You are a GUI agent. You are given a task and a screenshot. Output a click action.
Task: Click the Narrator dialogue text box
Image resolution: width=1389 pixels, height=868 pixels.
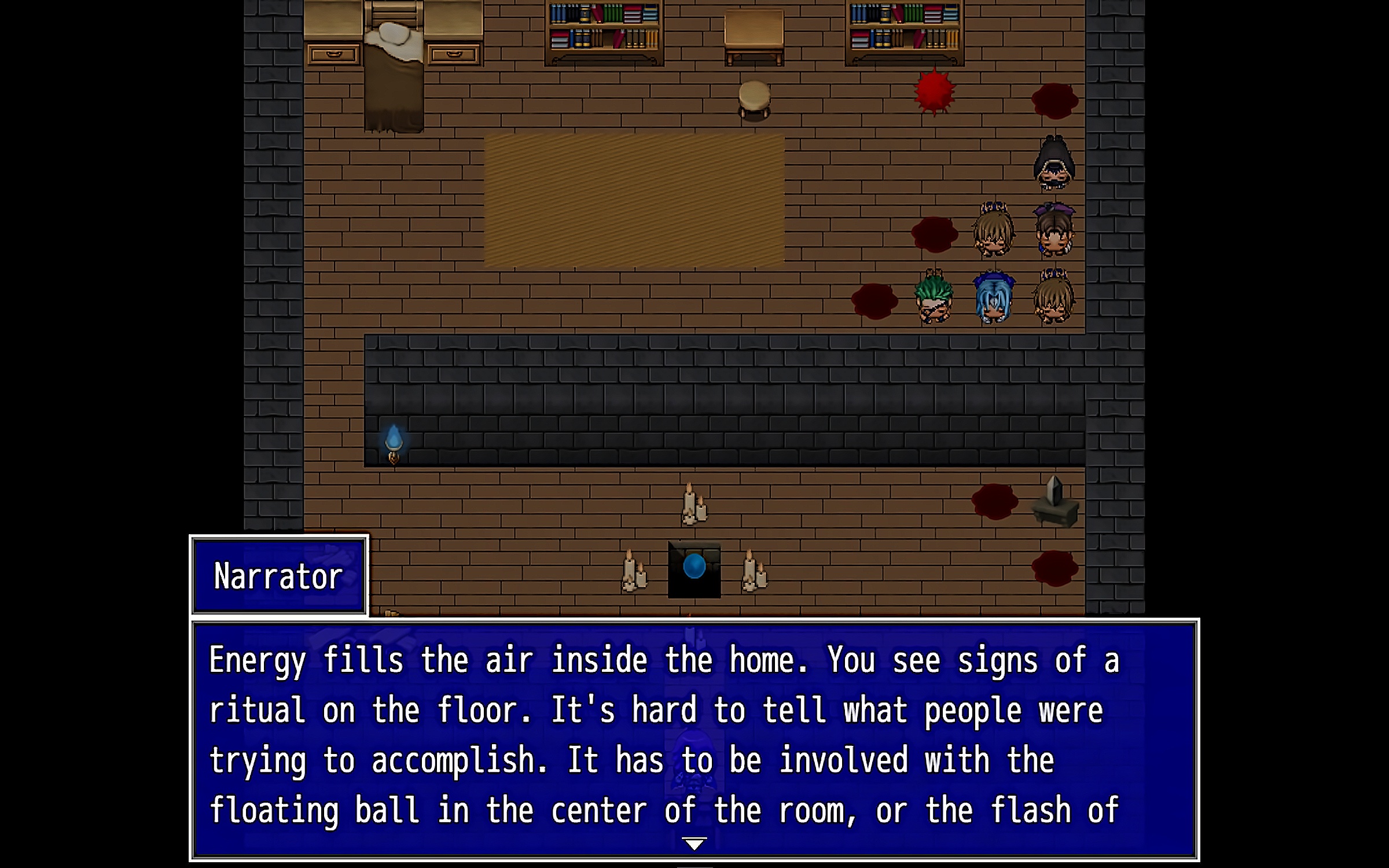point(694,735)
